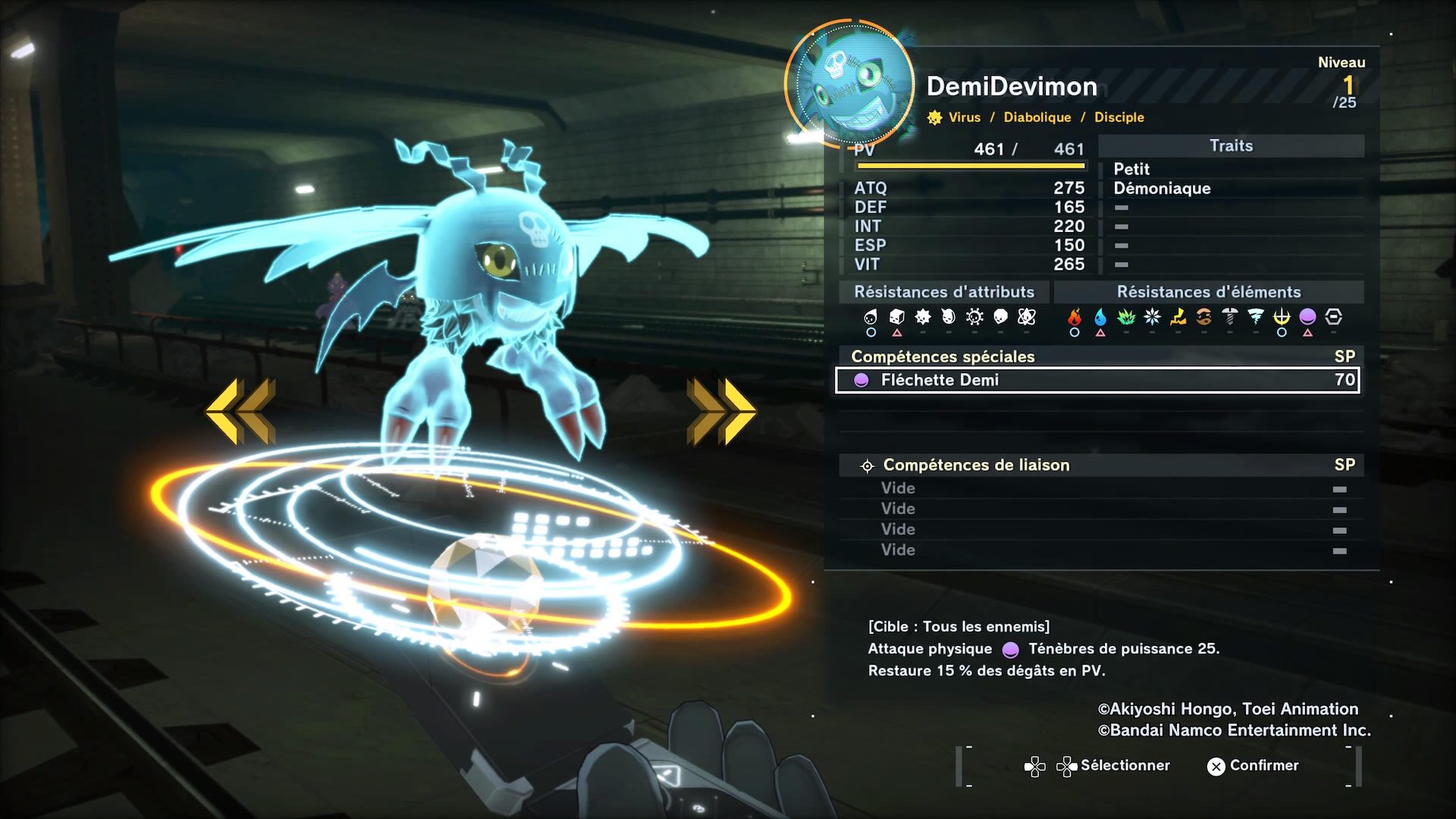Show the previous Digimon with left arrows
Viewport: 1456px width, 819px height.
(x=240, y=410)
